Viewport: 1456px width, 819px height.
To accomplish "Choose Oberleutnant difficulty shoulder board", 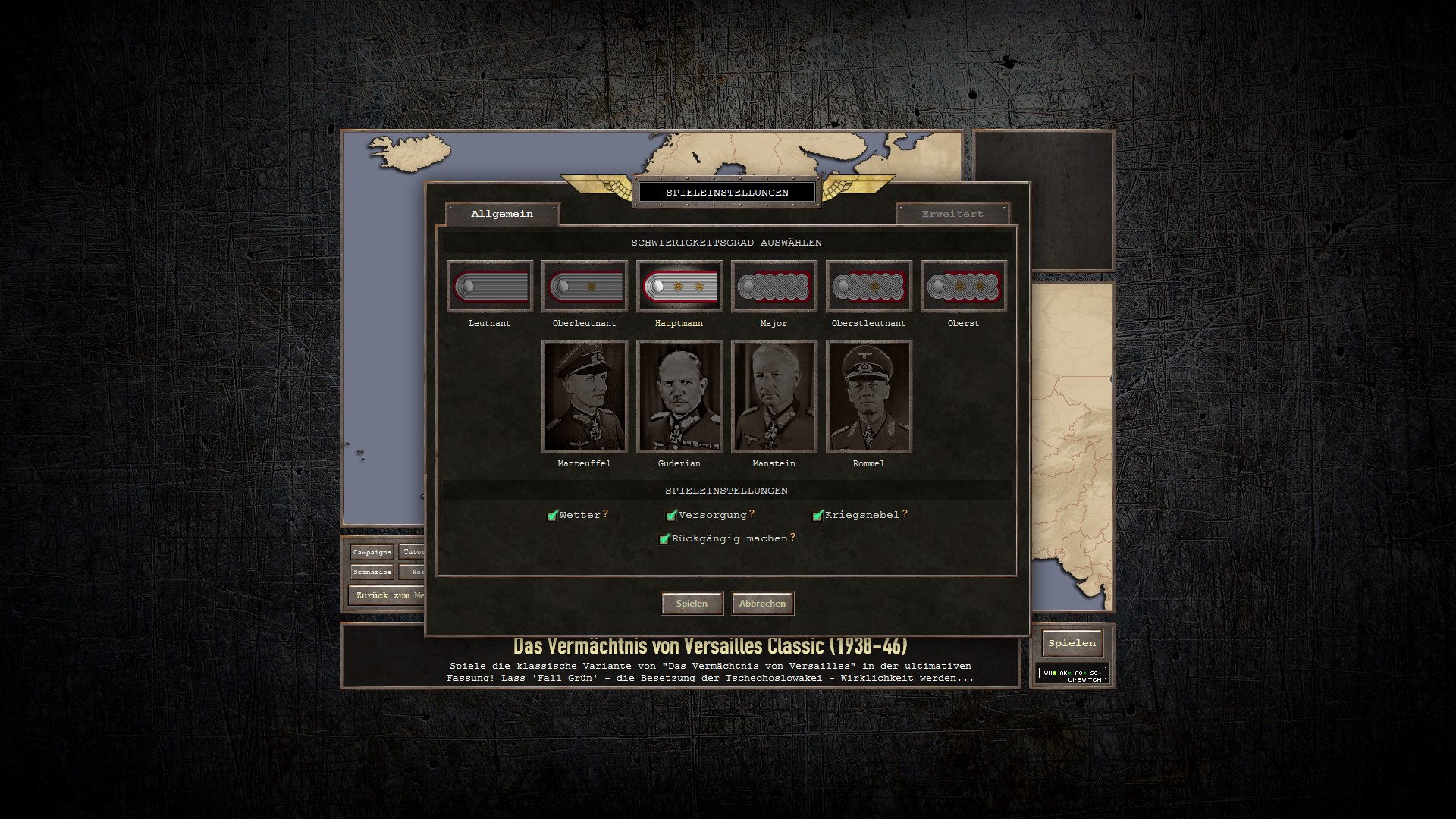I will (x=584, y=287).
